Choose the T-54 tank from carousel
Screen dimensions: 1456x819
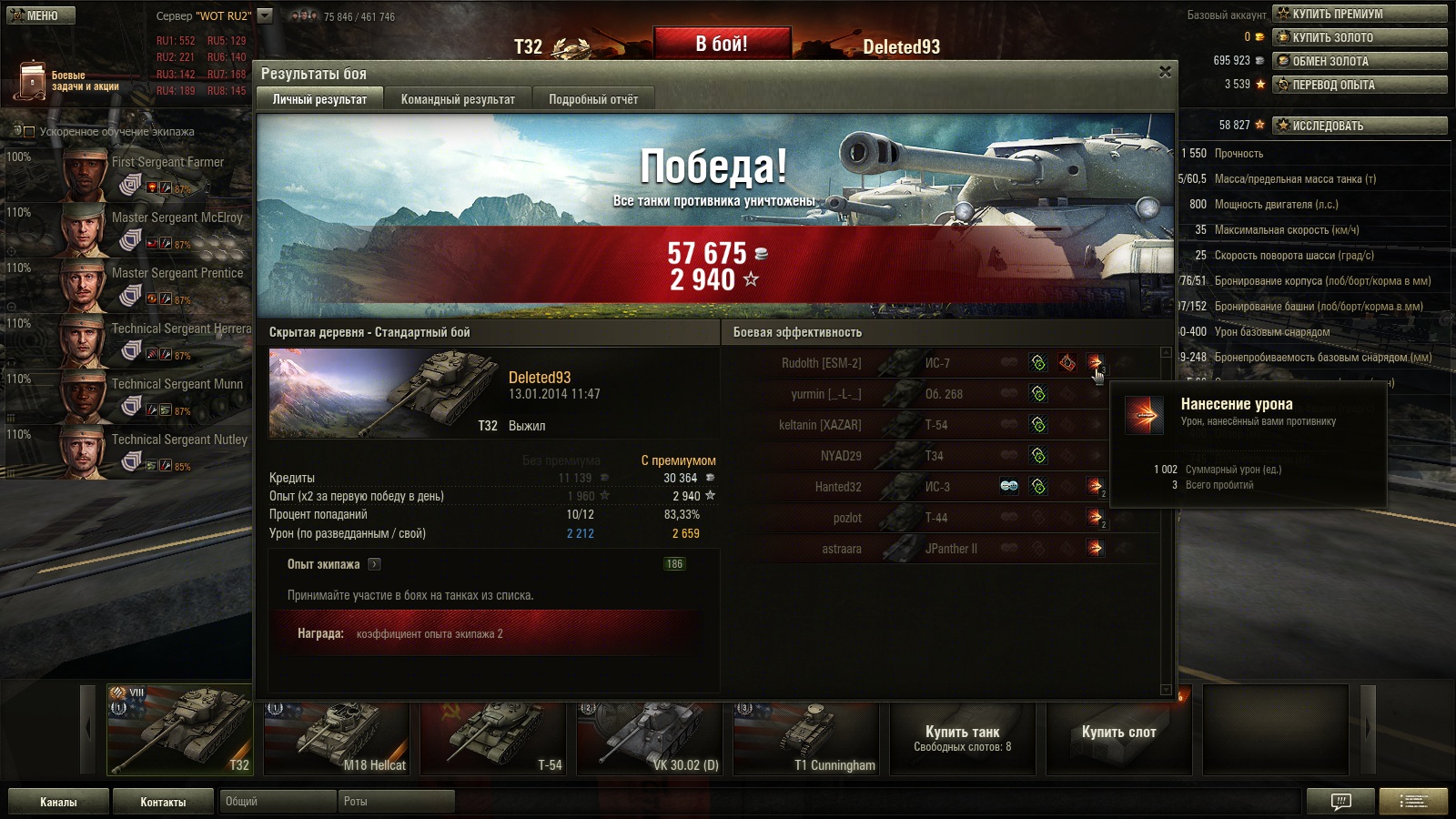493,737
